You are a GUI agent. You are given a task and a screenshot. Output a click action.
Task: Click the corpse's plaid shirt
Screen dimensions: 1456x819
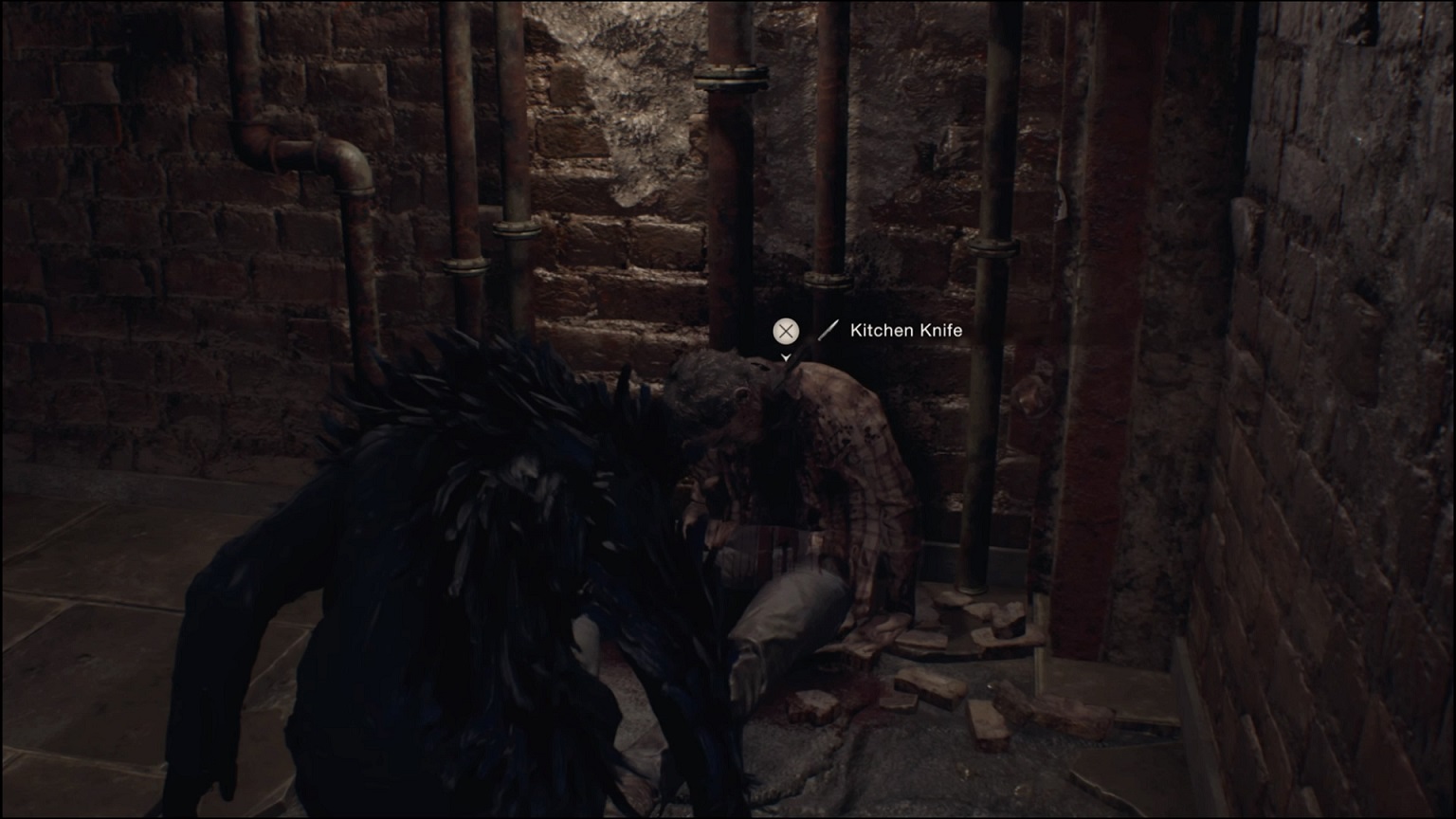tap(853, 464)
